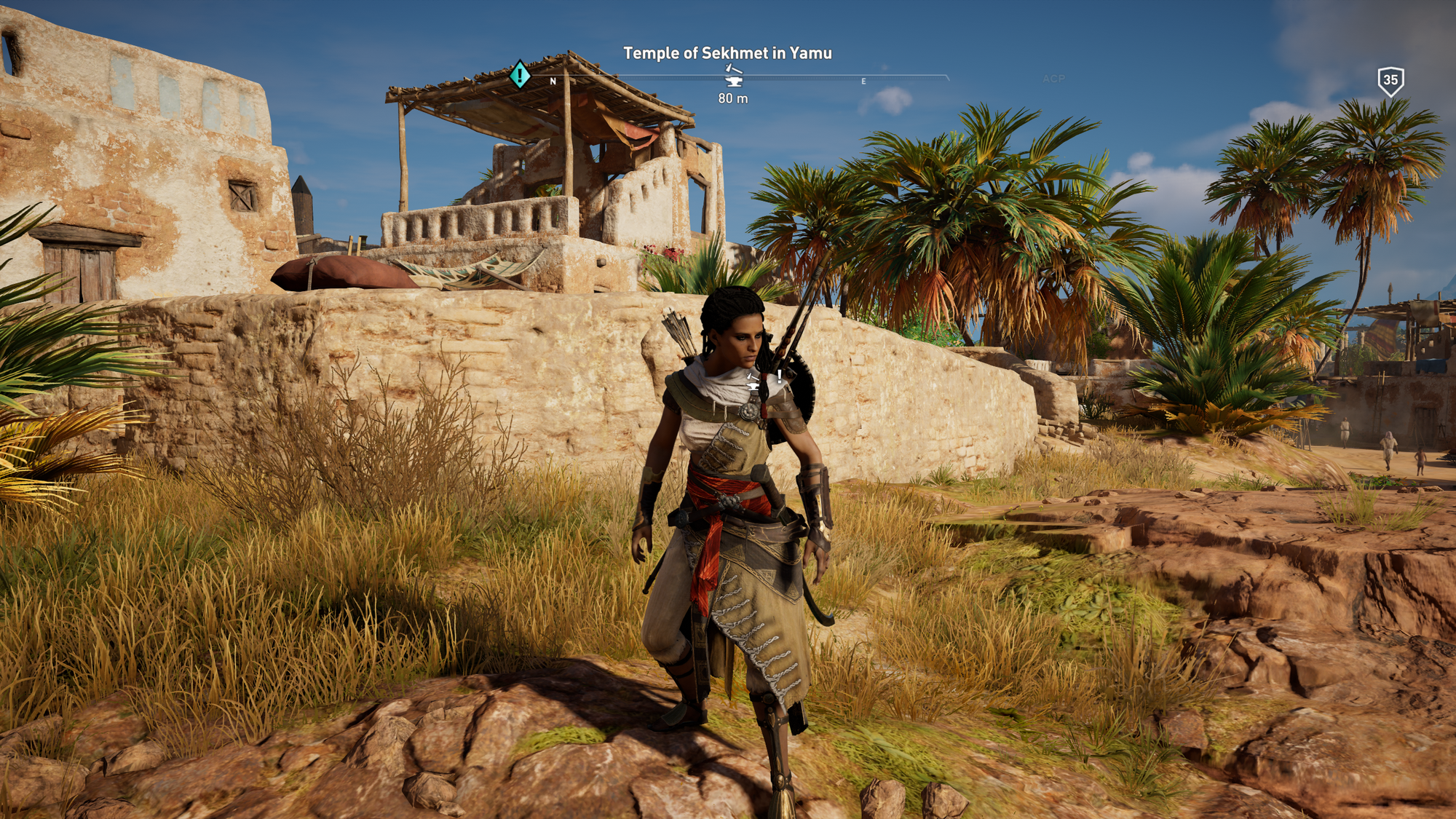Click the level 35 shield badge
This screenshot has height=819, width=1456.
1390,81
